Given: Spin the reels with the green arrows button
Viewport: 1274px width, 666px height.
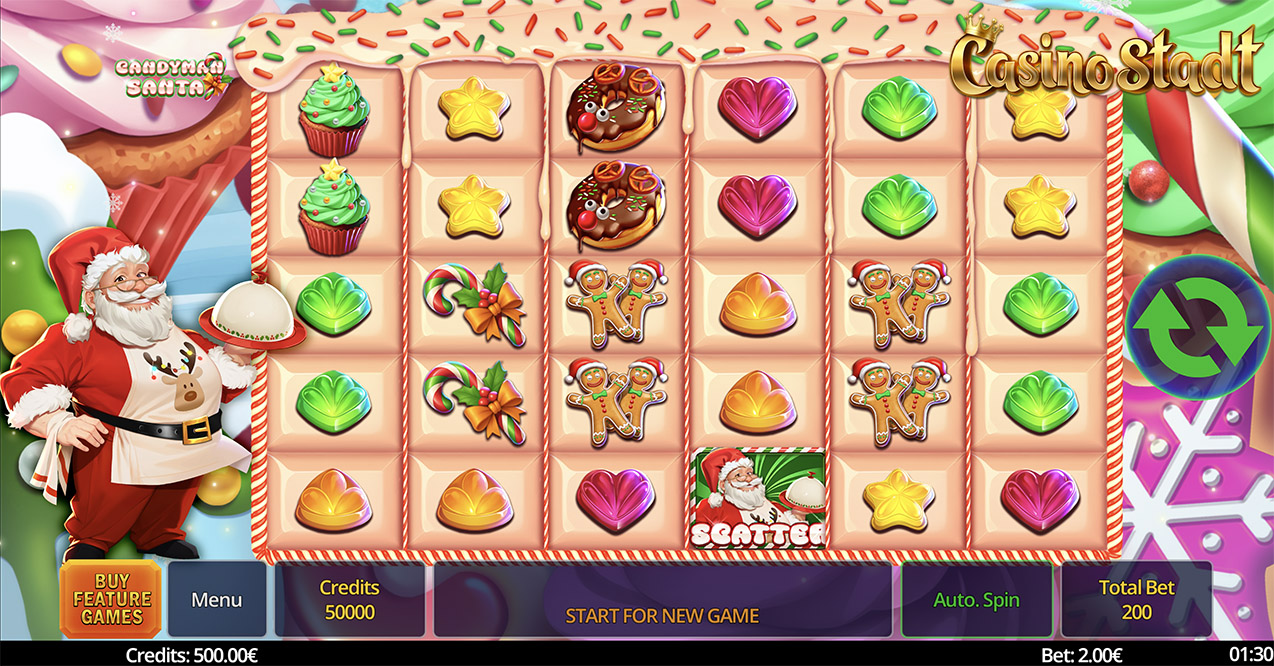Looking at the screenshot, I should pyautogui.click(x=1196, y=327).
